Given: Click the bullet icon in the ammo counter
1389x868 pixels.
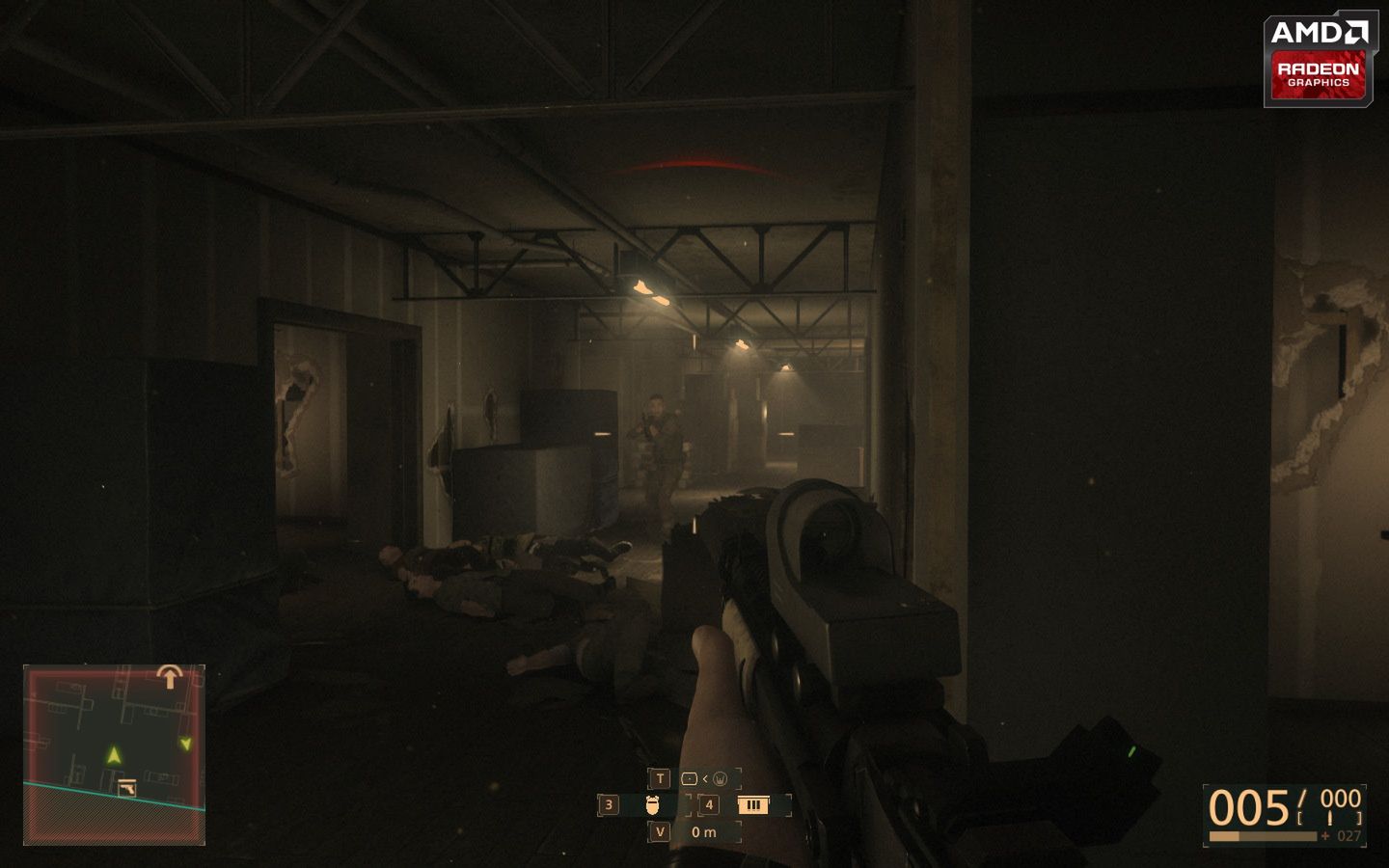Looking at the screenshot, I should click(x=1329, y=817).
